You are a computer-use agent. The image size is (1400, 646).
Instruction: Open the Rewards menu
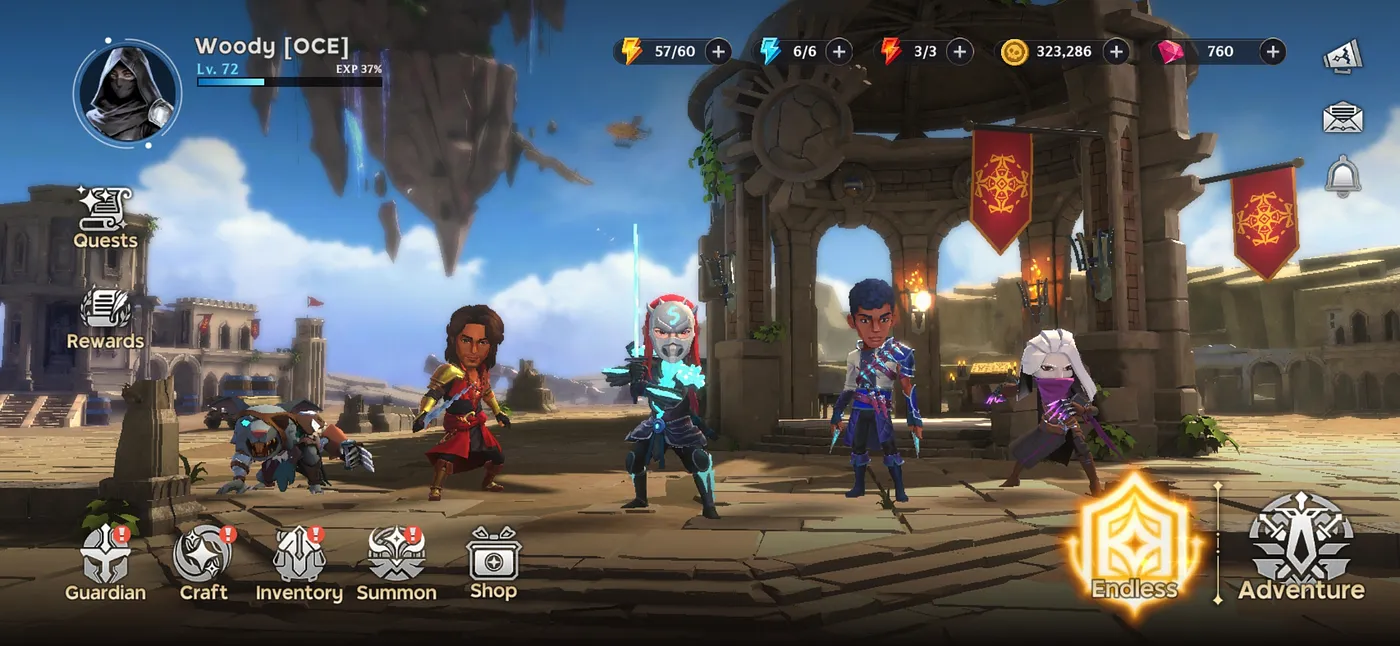[105, 318]
